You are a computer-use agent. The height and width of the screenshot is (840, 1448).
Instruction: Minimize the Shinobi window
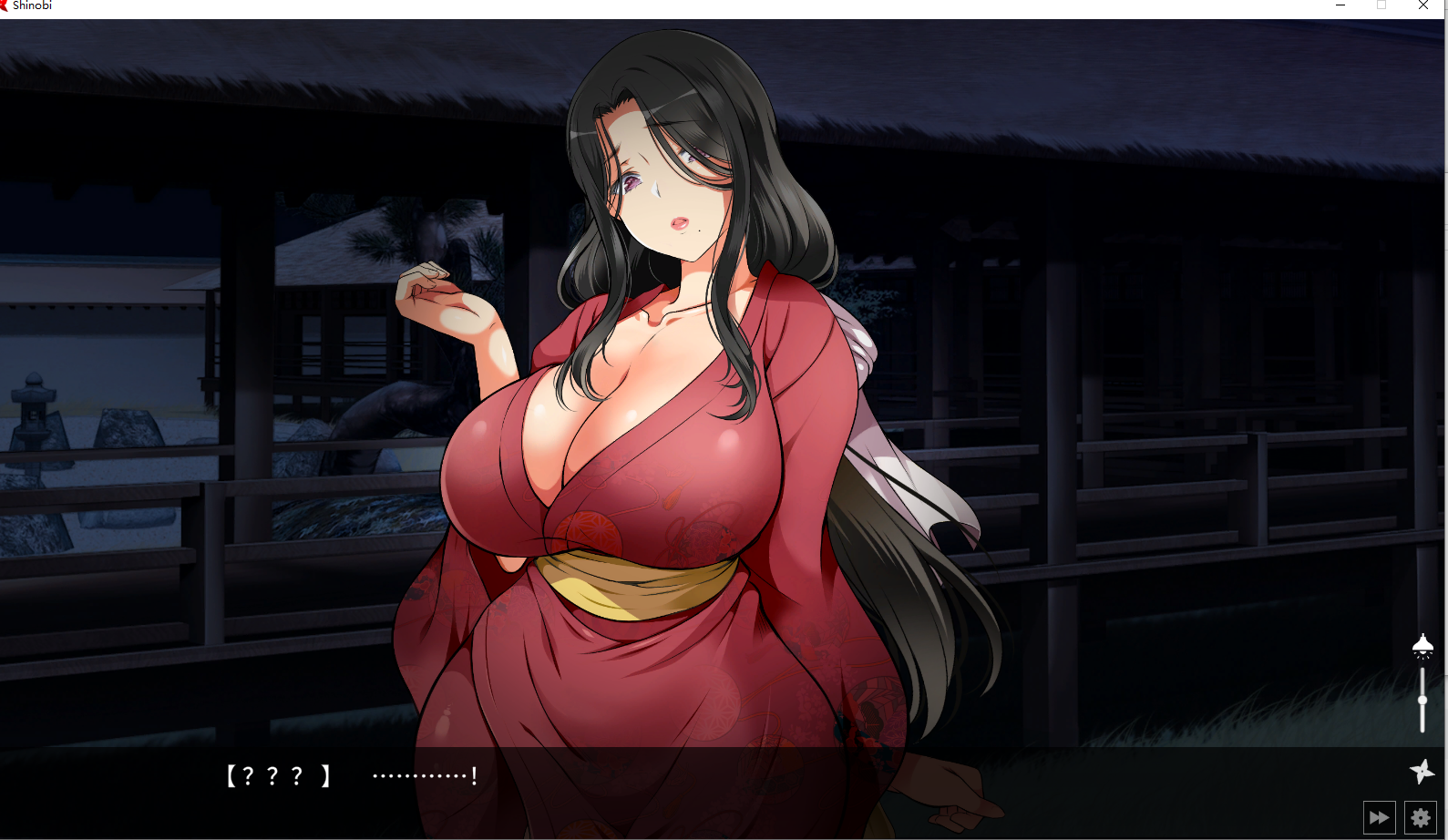coord(1340,5)
